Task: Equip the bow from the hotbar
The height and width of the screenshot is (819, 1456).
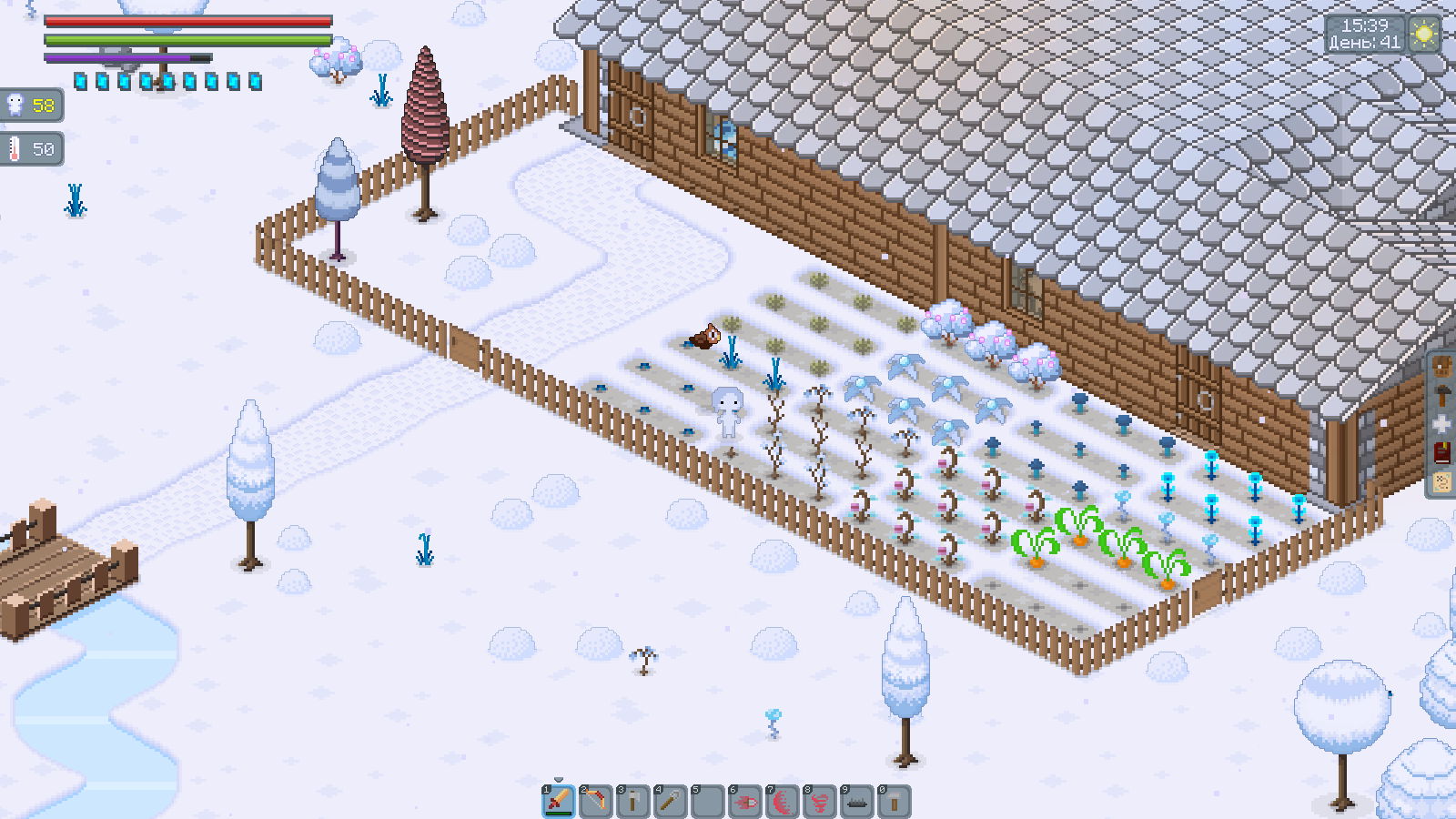Action: [596, 801]
